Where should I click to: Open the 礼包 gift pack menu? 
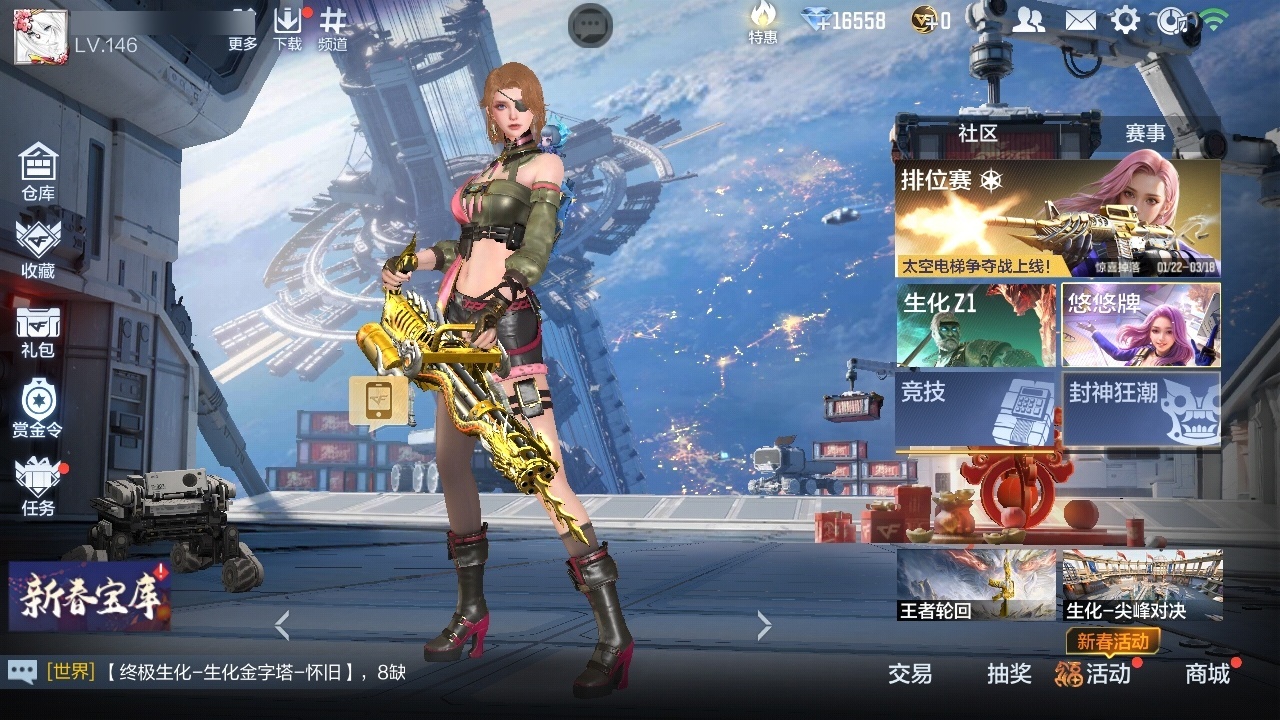(38, 331)
